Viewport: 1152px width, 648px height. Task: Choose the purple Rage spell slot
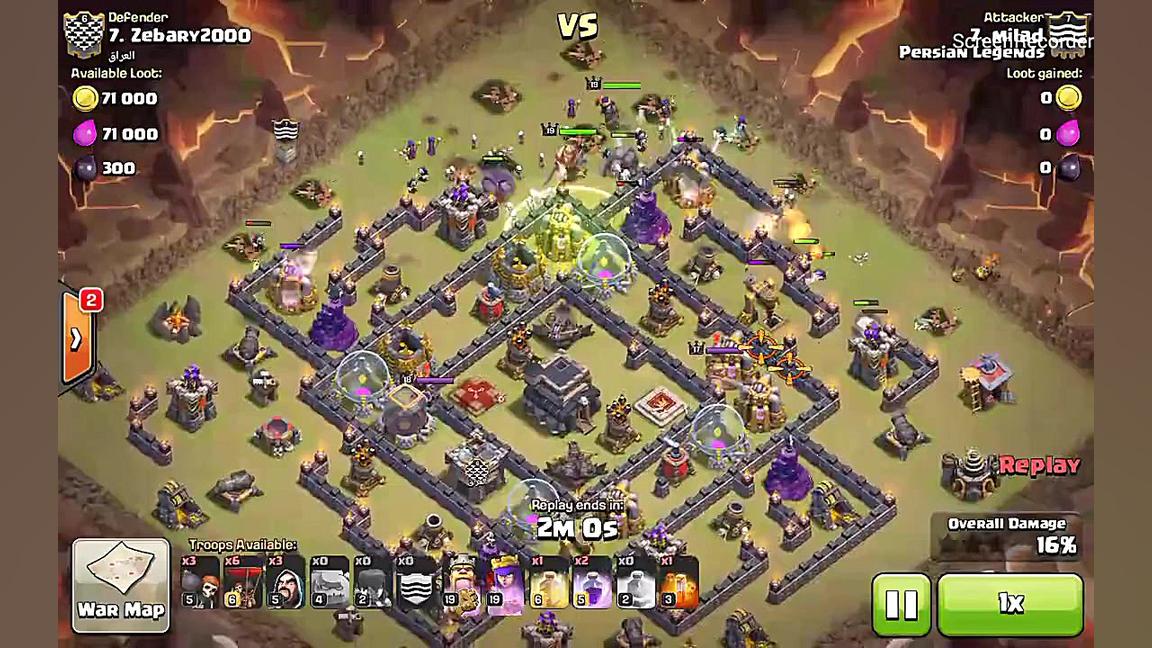[591, 582]
